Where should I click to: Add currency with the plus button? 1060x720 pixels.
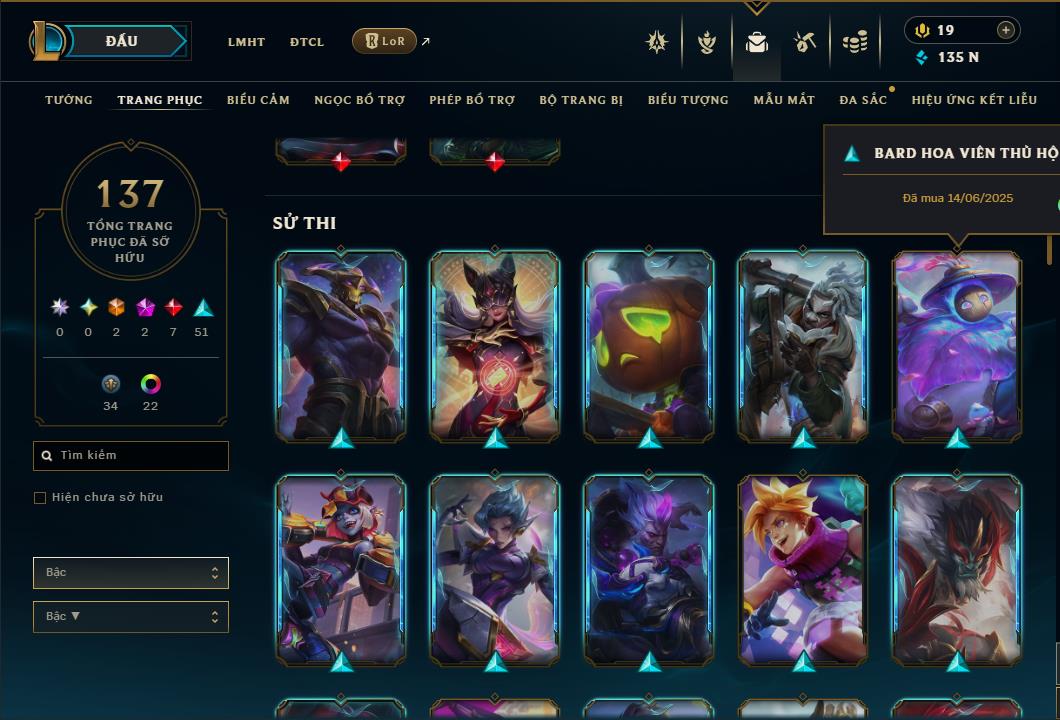[x=1006, y=30]
